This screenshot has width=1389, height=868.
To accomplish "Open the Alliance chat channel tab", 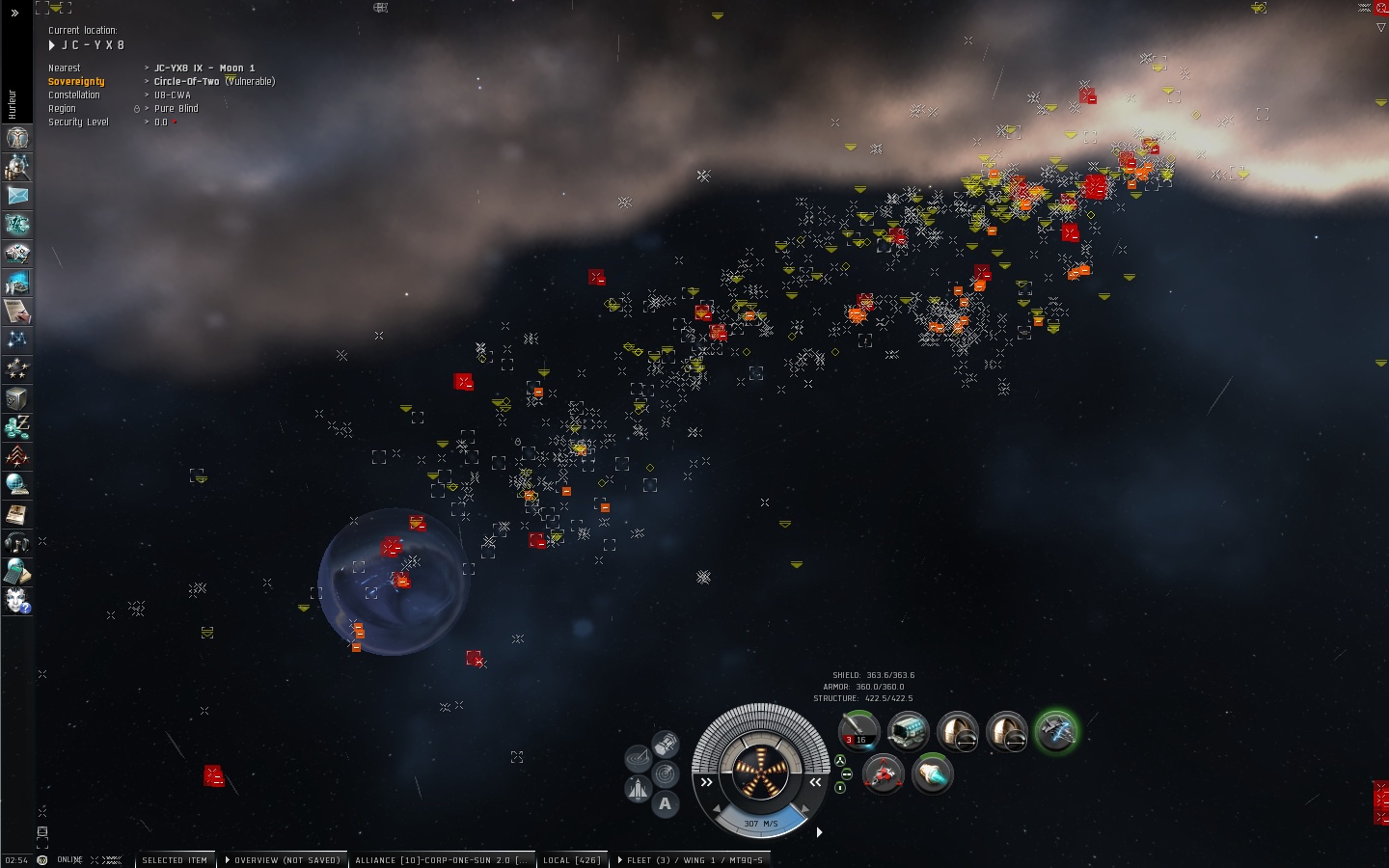I will tap(441, 860).
